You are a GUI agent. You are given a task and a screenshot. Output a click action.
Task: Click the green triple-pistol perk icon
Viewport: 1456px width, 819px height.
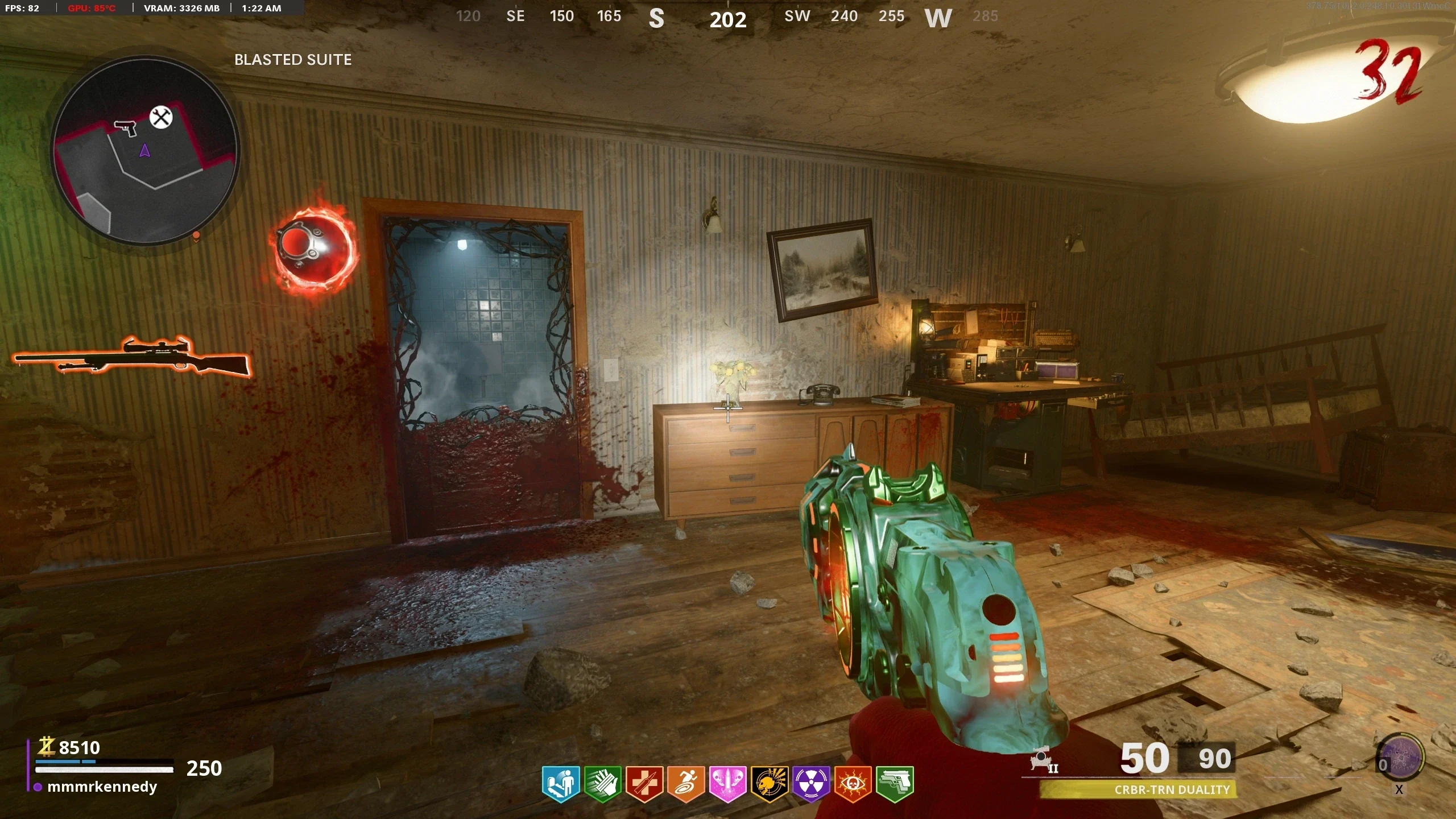pos(895,784)
